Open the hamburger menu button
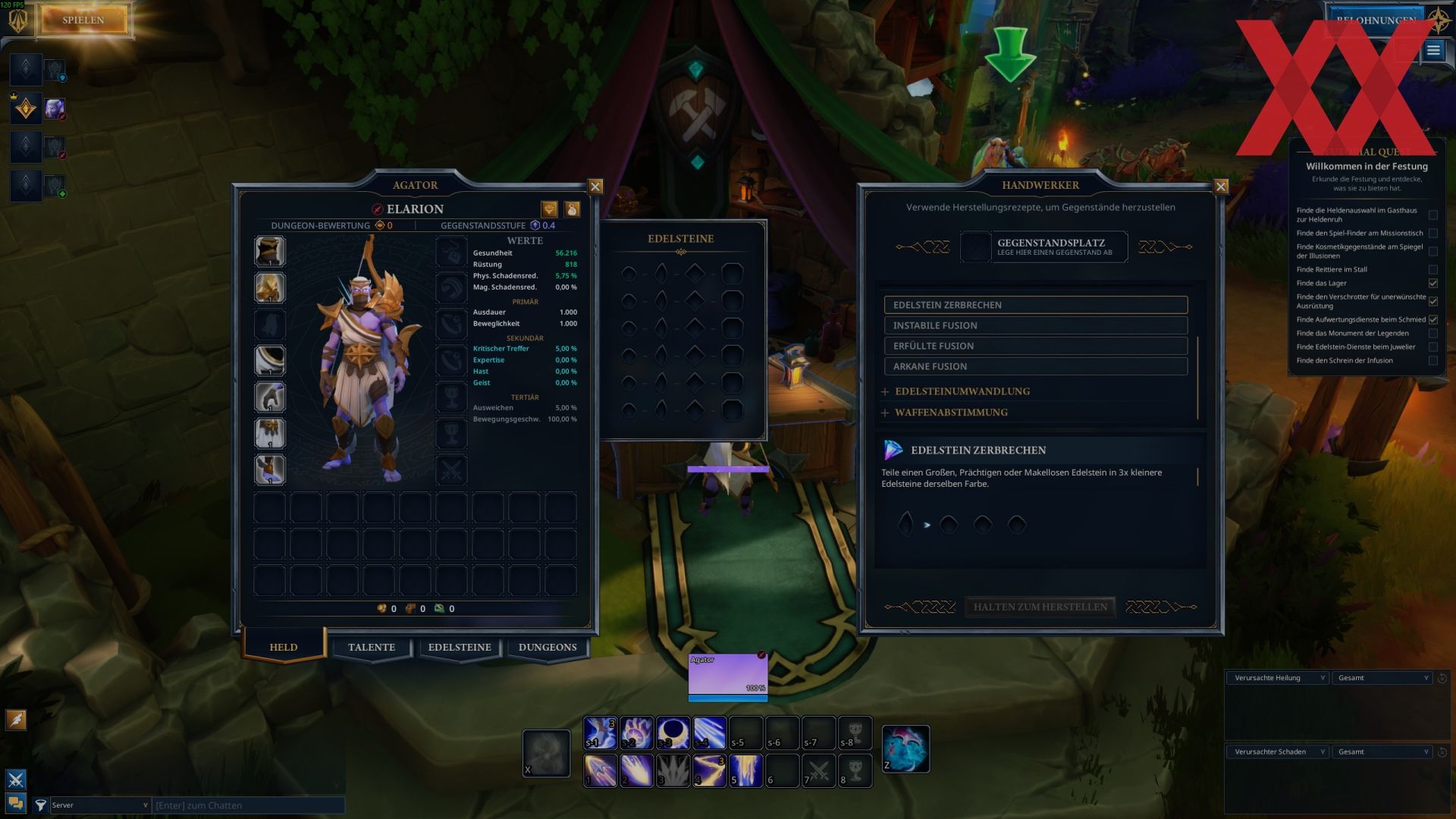The height and width of the screenshot is (819, 1456). click(1432, 51)
